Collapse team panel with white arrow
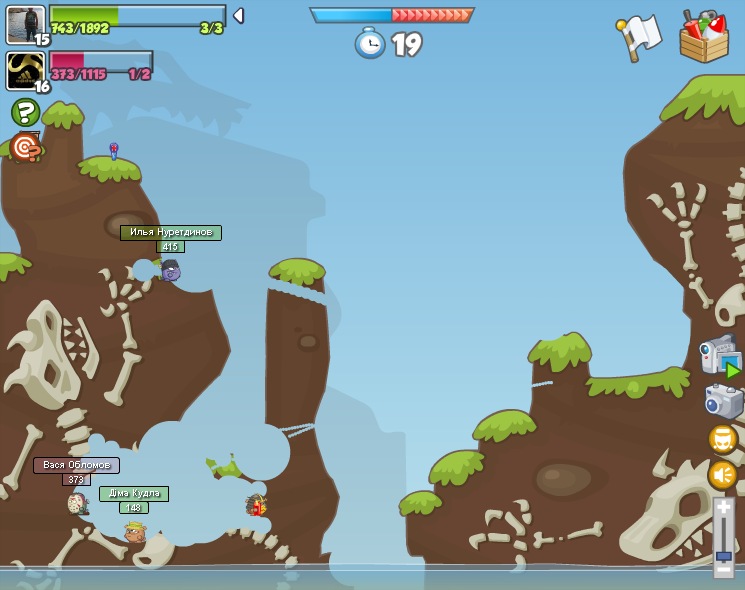 pos(238,16)
